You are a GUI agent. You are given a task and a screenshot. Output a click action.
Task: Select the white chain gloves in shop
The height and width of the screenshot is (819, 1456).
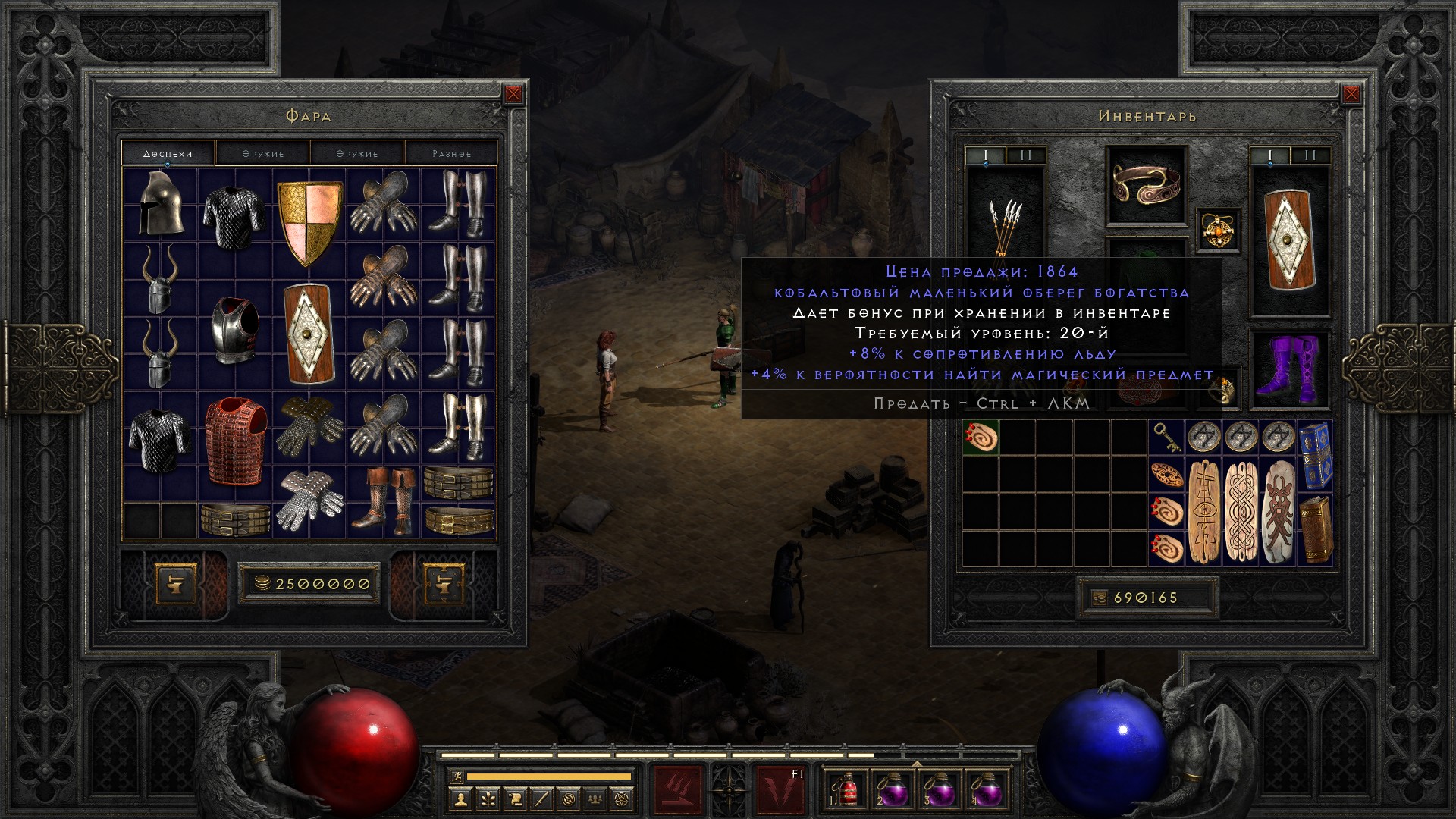click(x=309, y=499)
